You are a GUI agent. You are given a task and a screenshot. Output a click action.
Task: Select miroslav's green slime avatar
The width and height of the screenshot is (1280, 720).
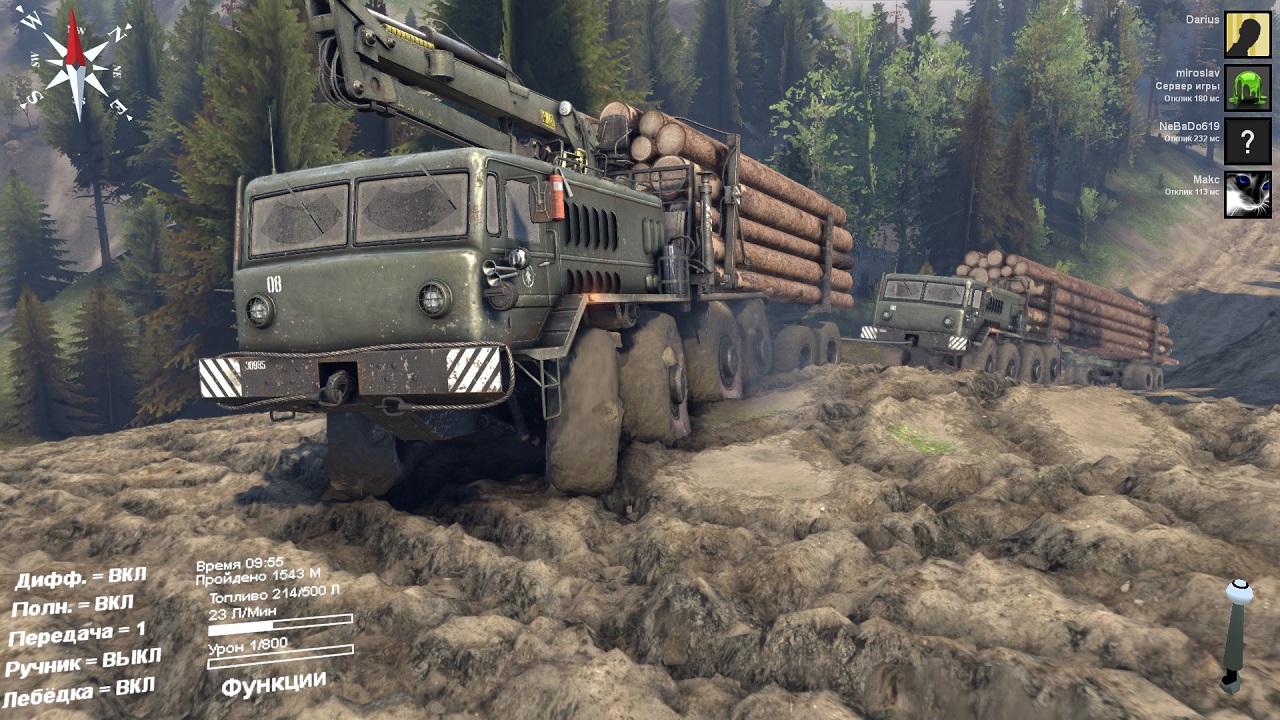[1248, 88]
